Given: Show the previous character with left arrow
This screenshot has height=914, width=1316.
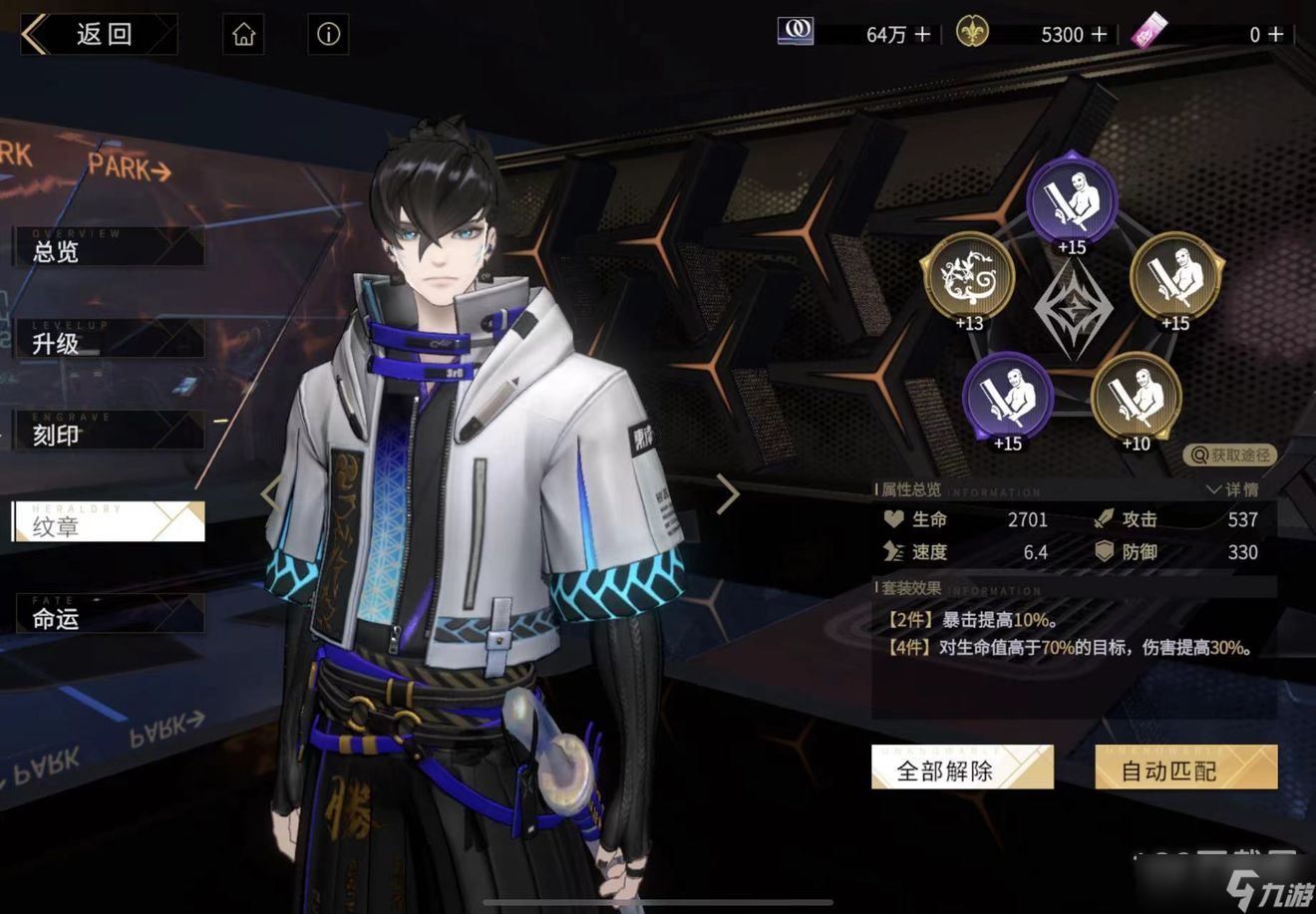Looking at the screenshot, I should pyautogui.click(x=270, y=493).
